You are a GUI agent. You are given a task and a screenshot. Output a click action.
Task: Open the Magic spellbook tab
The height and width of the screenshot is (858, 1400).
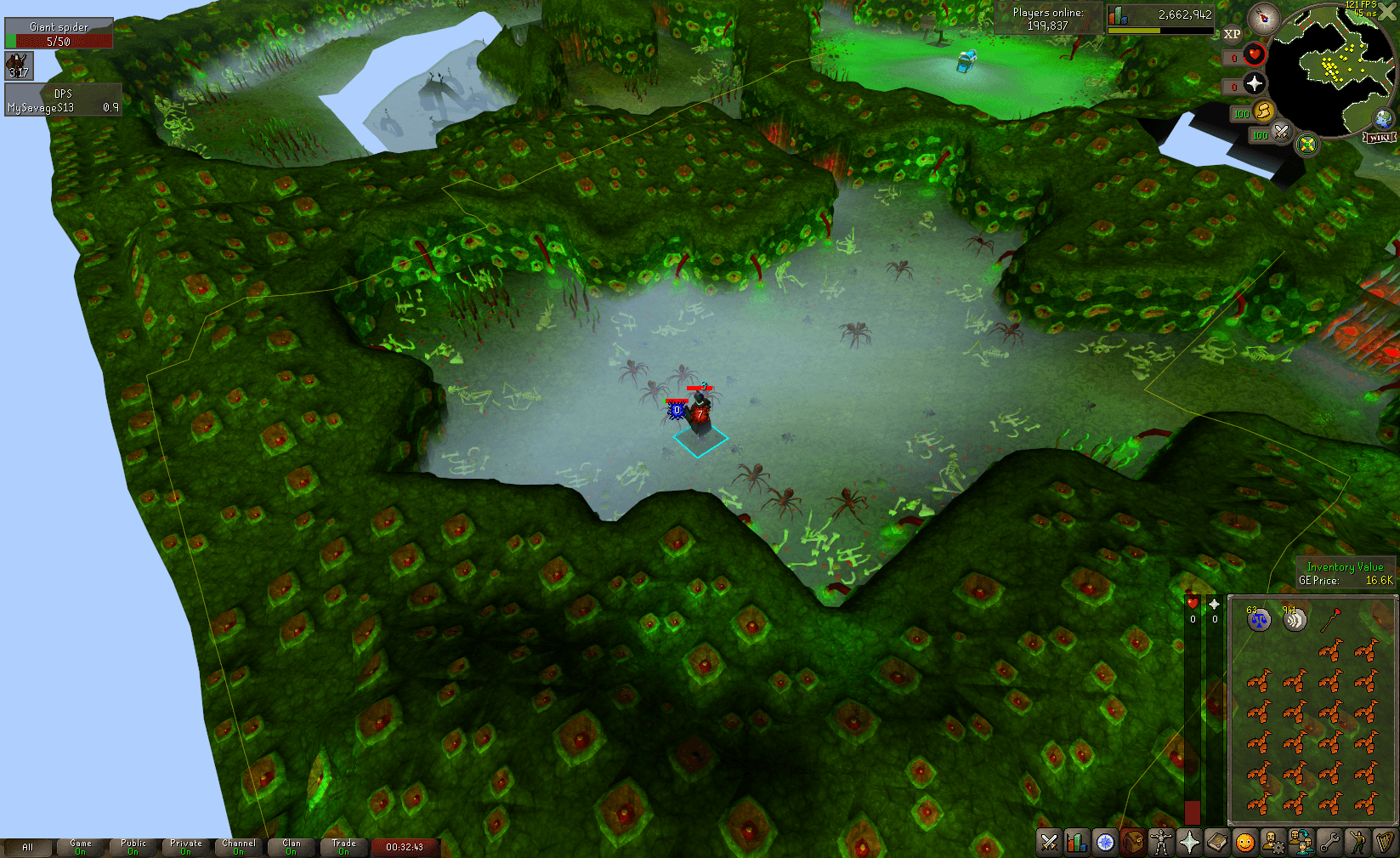coord(1216,843)
